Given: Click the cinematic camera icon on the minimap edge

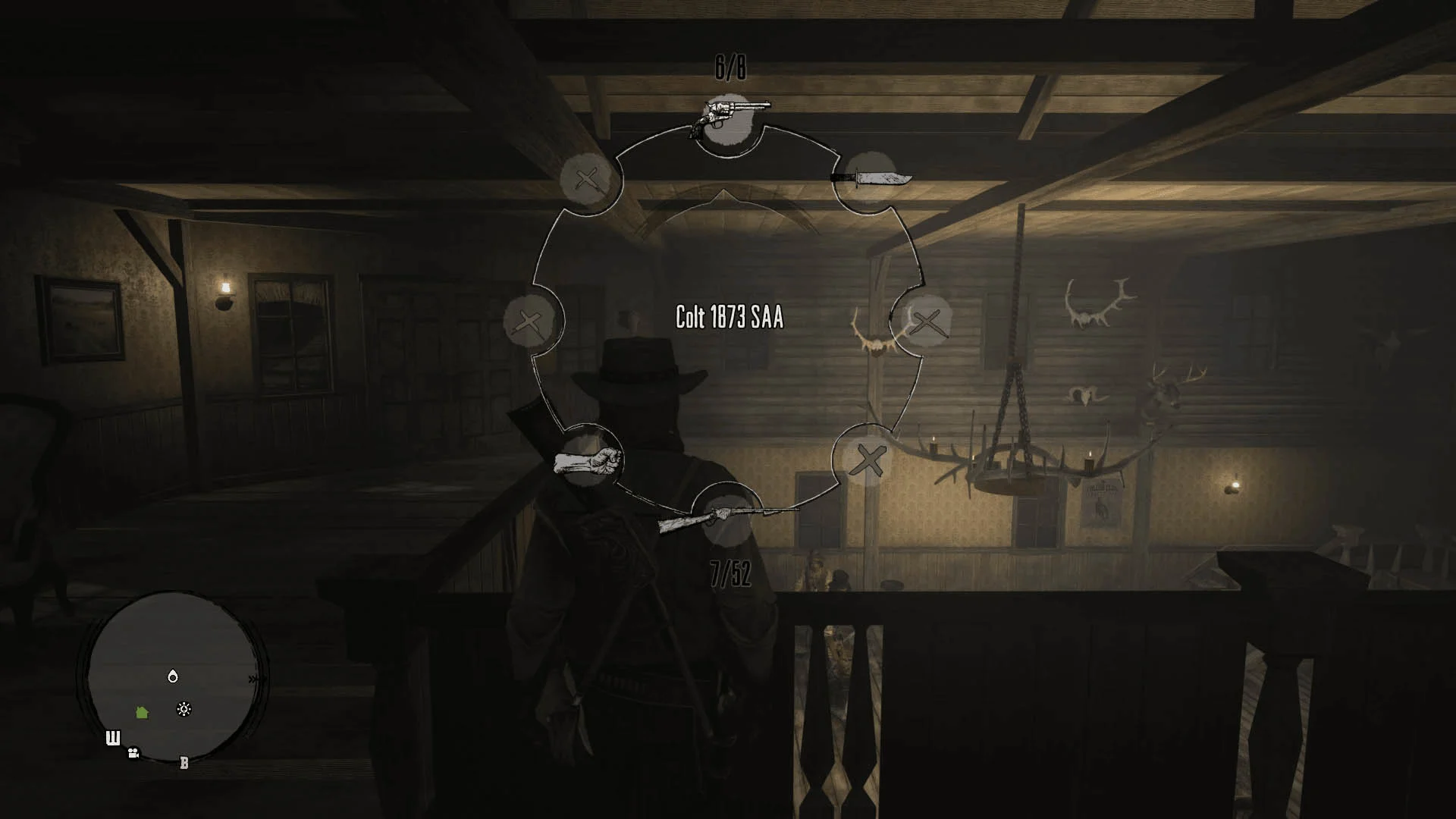Looking at the screenshot, I should pos(133,752).
